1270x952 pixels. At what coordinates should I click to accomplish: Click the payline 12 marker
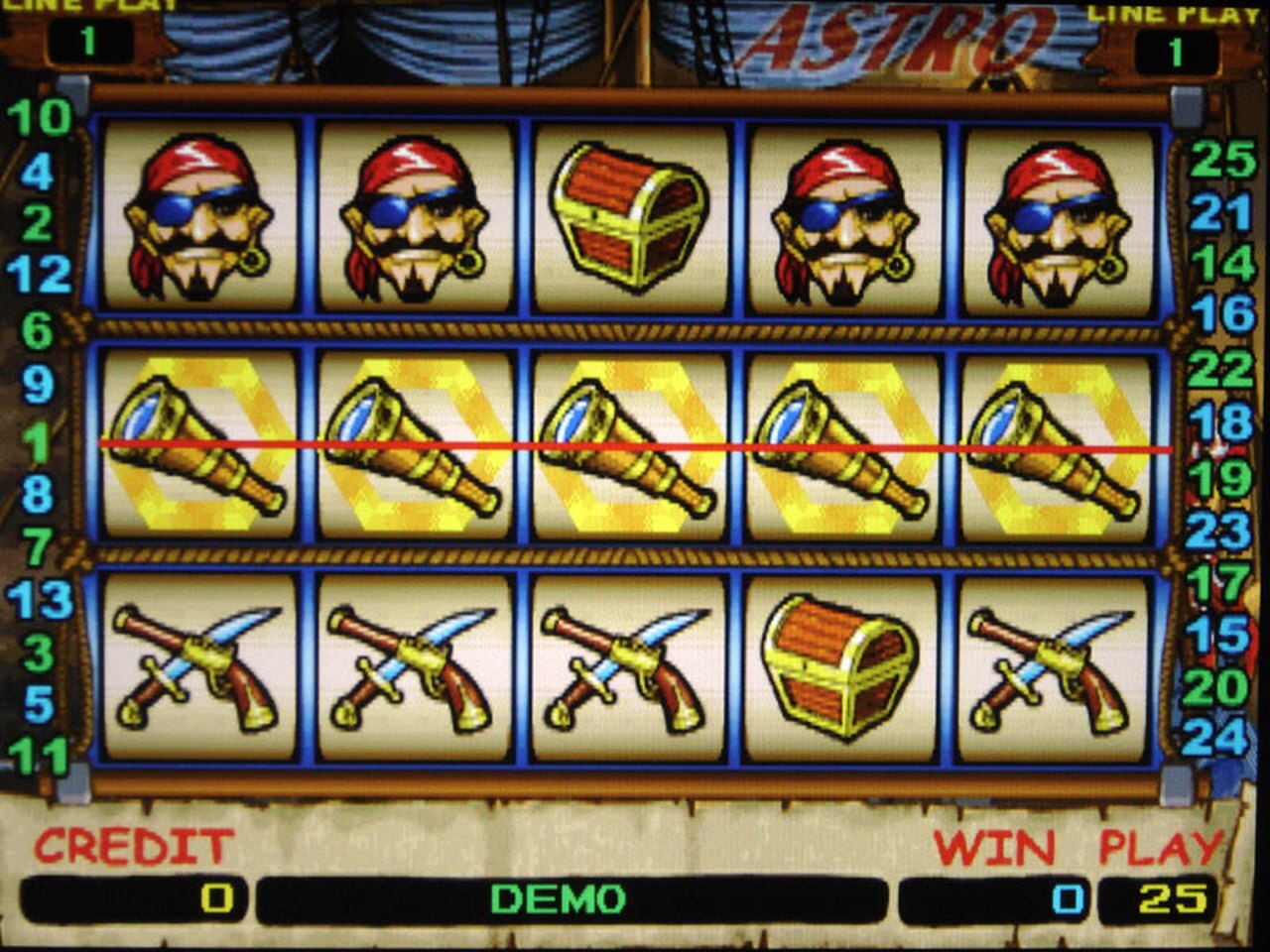40,275
